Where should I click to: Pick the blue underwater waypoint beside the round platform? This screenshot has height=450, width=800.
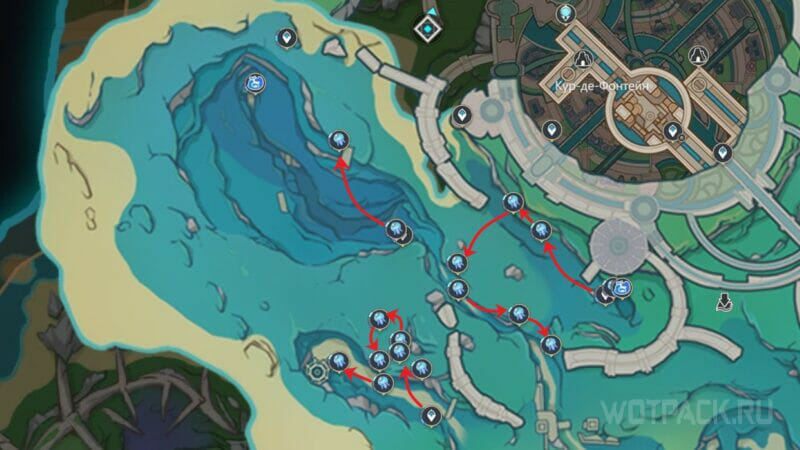[x=622, y=288]
